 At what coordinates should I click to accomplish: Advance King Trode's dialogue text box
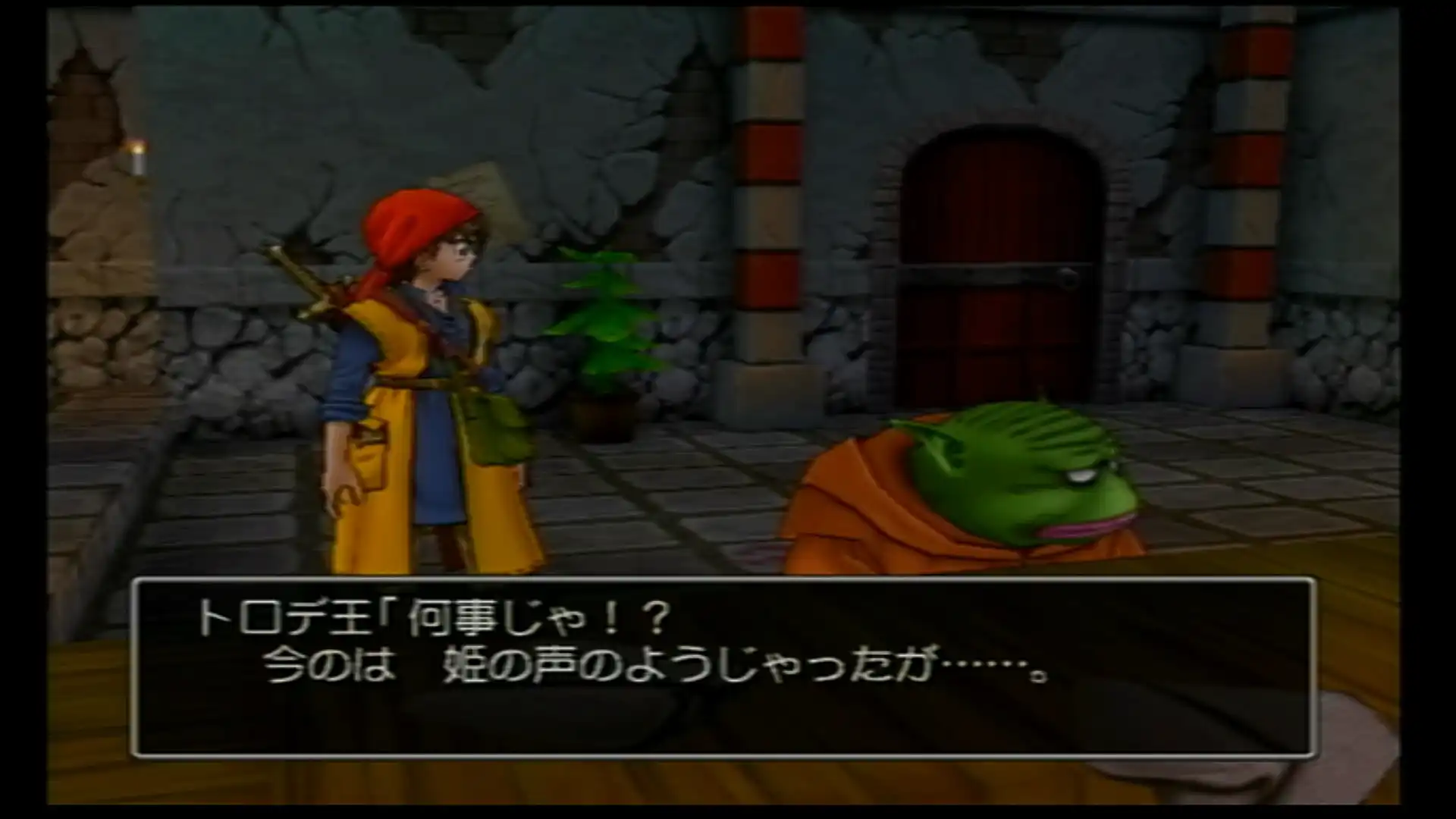pyautogui.click(x=723, y=667)
